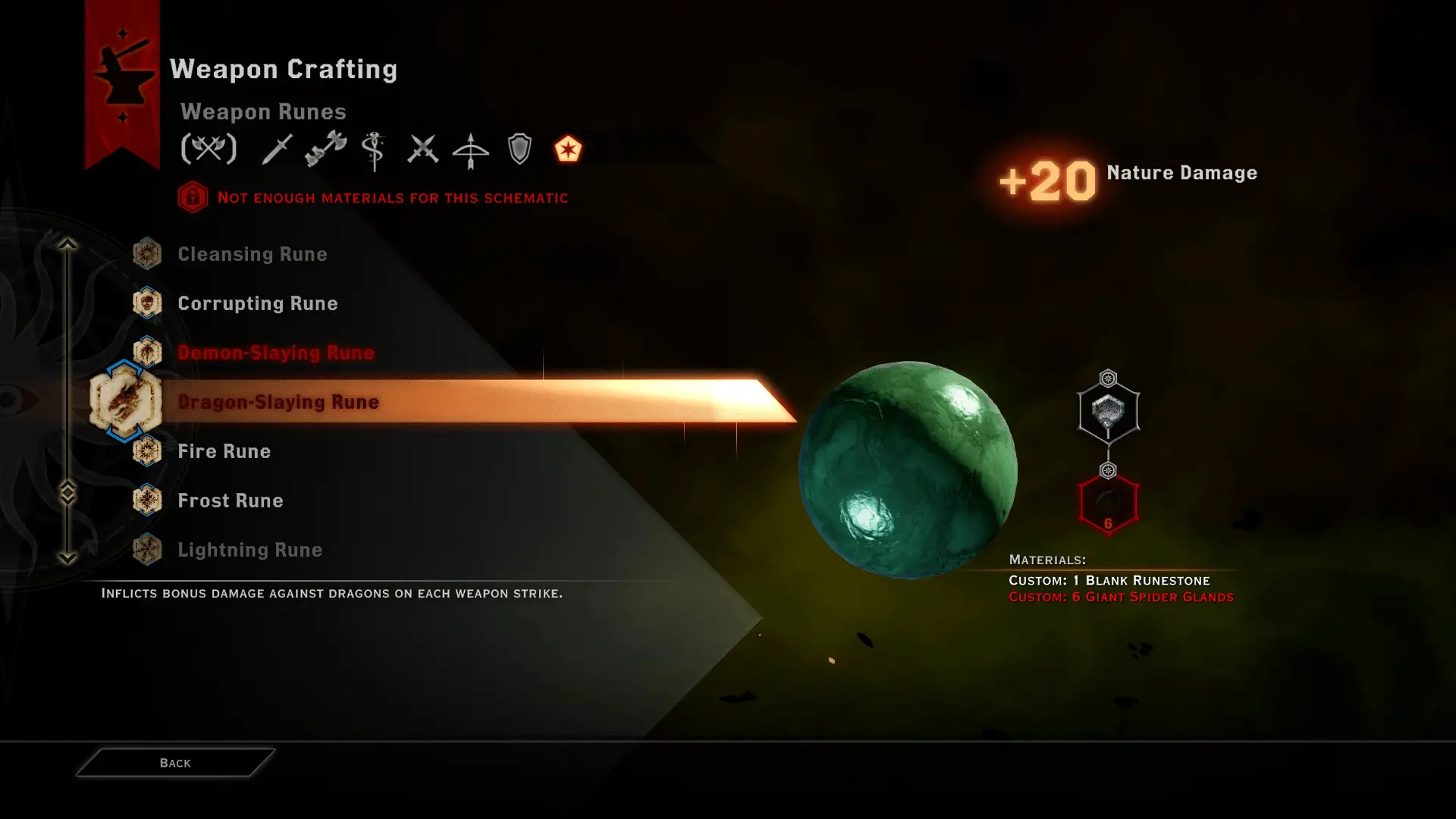Select the Cleansing Rune schematic
Screen dimensions: 1456x819
(x=252, y=254)
